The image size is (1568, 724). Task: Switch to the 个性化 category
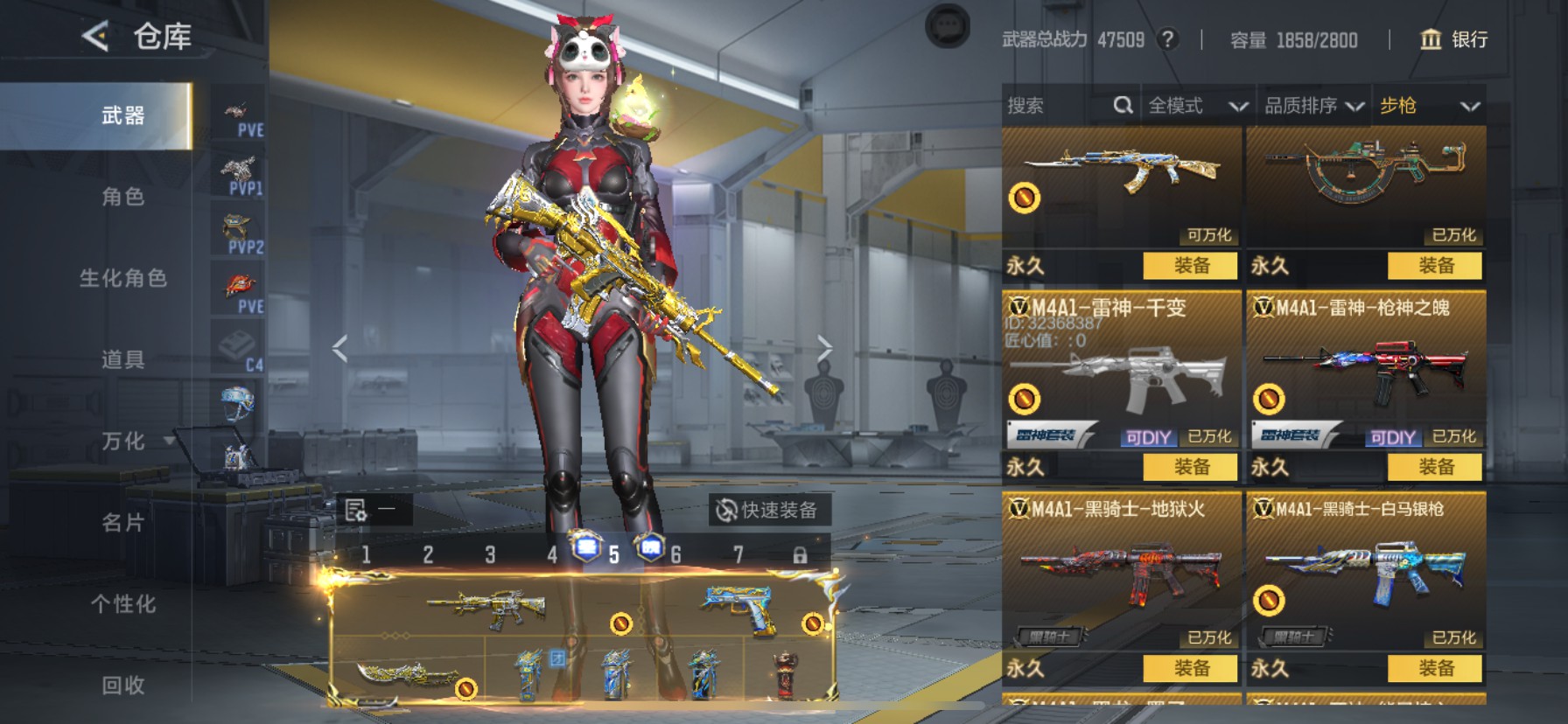122,603
